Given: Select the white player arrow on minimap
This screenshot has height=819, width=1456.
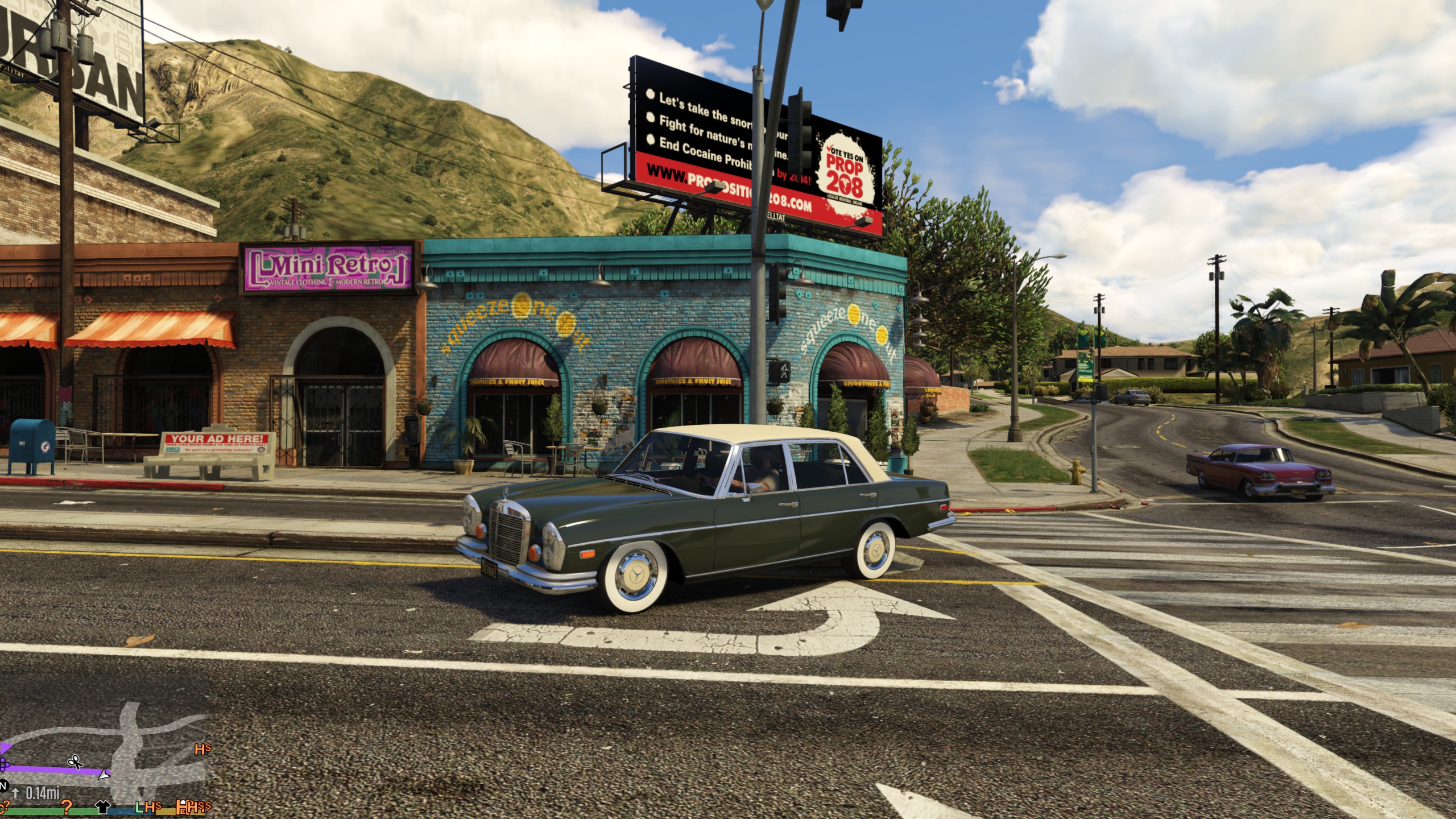Looking at the screenshot, I should click(x=104, y=774).
